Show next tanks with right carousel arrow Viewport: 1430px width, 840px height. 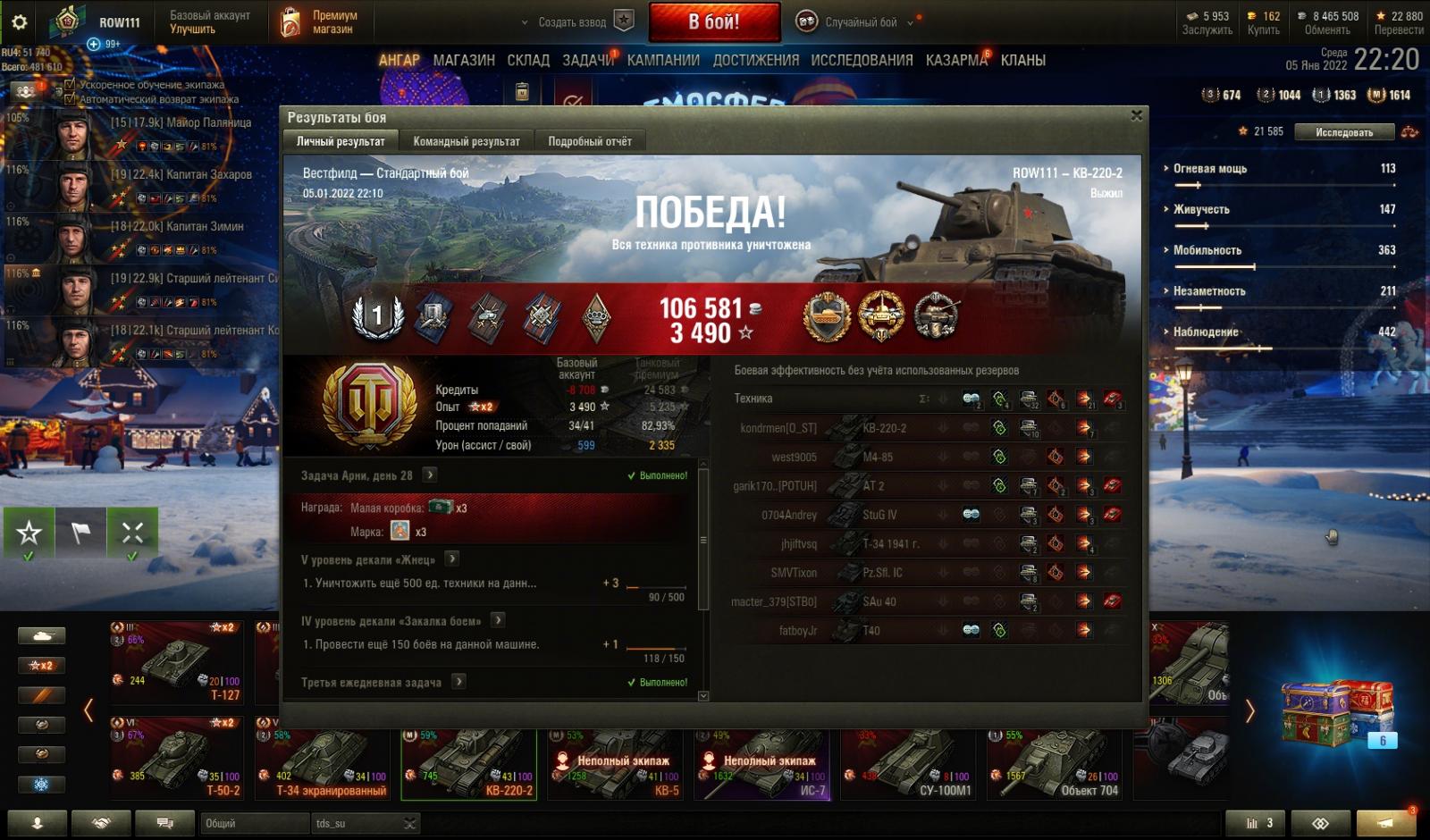point(1249,711)
